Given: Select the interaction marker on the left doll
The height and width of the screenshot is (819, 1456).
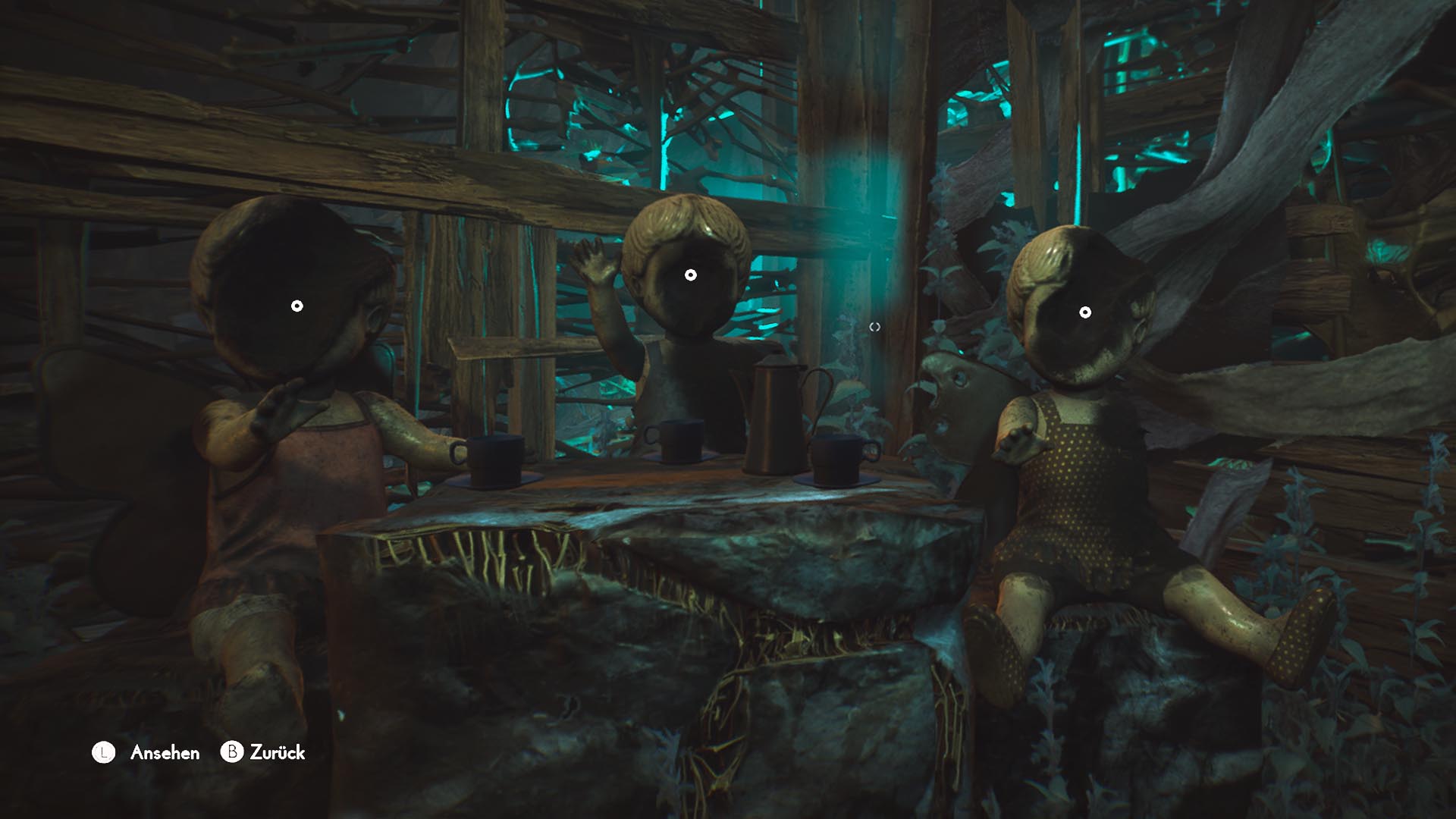Looking at the screenshot, I should (x=297, y=306).
